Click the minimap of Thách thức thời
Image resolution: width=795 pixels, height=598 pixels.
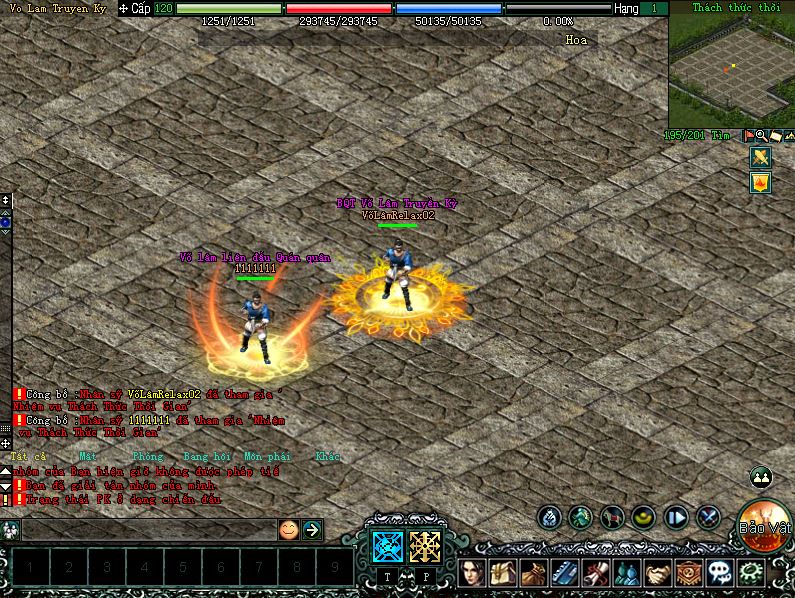[x=729, y=68]
